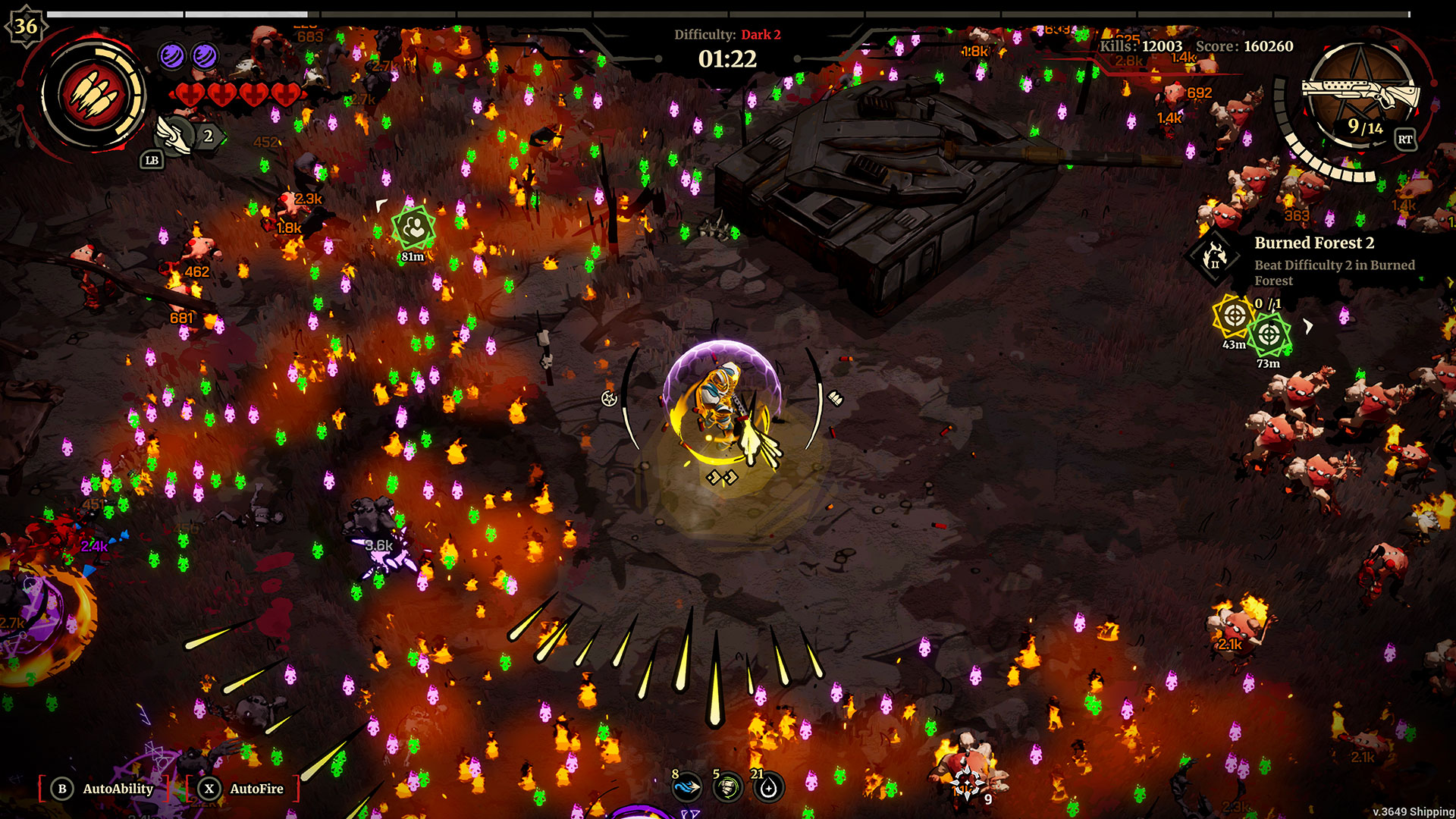This screenshot has width=1456, height=819.
Task: Click the fist reload upgrade icon
Action: click(x=727, y=788)
